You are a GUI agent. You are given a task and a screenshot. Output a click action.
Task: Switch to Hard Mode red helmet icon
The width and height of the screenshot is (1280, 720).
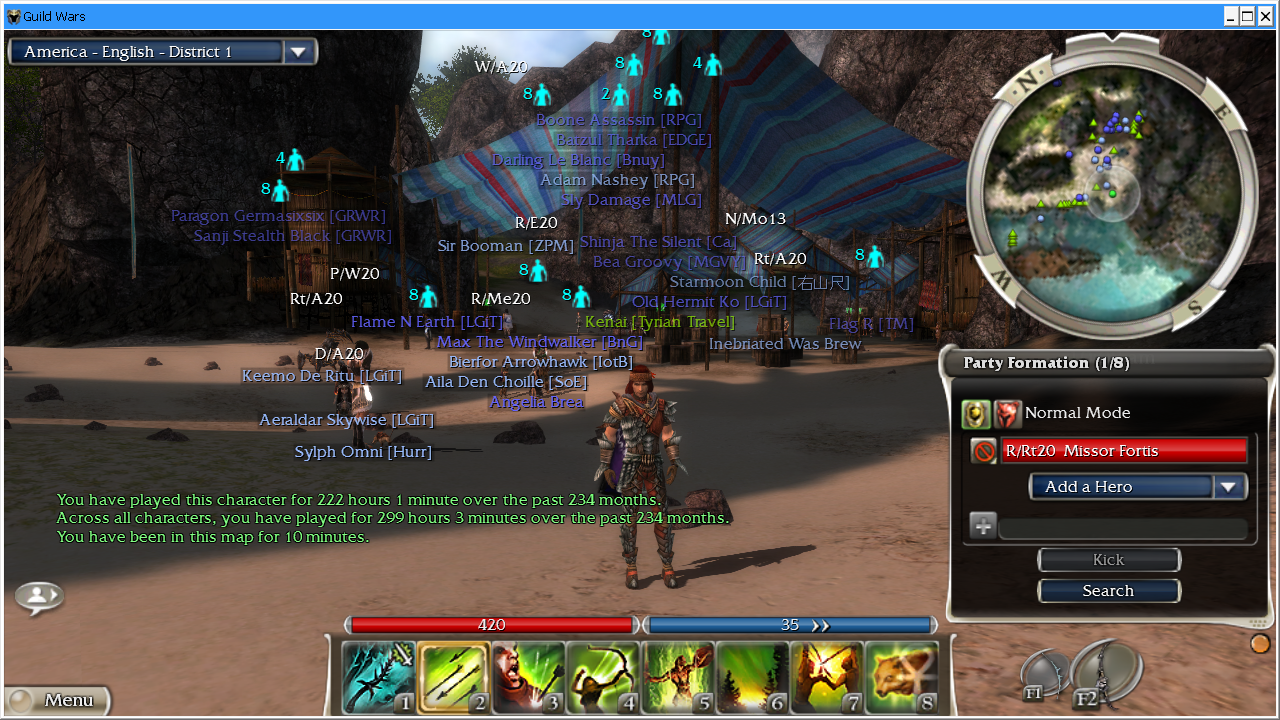(1008, 413)
